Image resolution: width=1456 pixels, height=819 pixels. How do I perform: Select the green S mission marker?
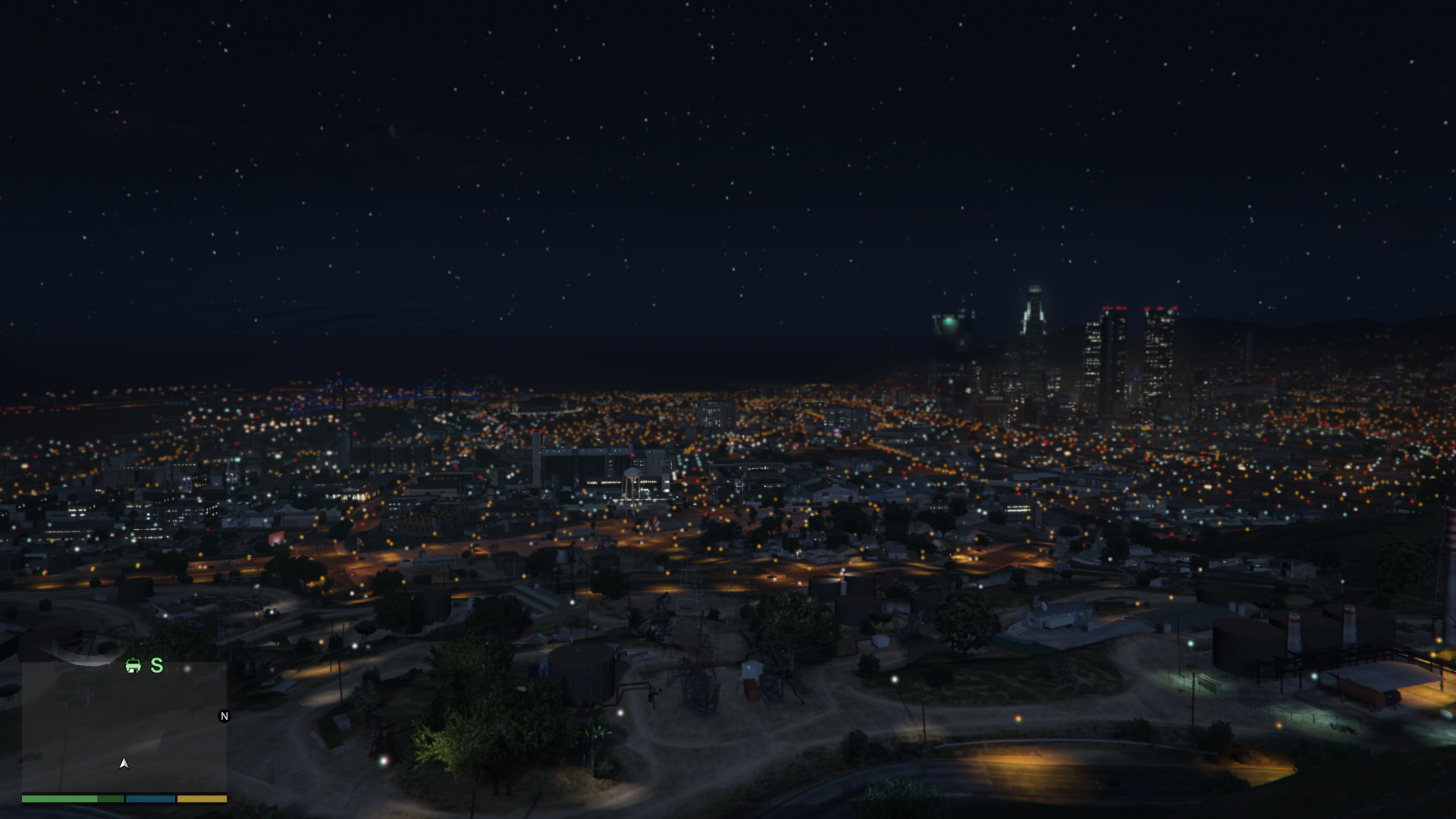[157, 666]
